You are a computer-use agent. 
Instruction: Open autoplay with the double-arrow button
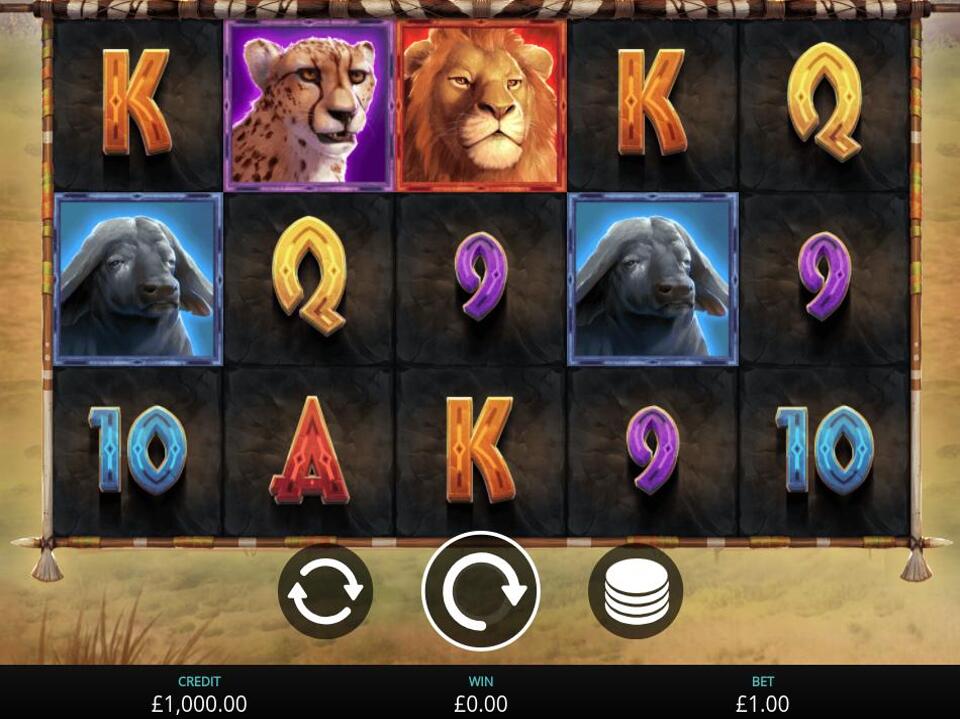325,592
